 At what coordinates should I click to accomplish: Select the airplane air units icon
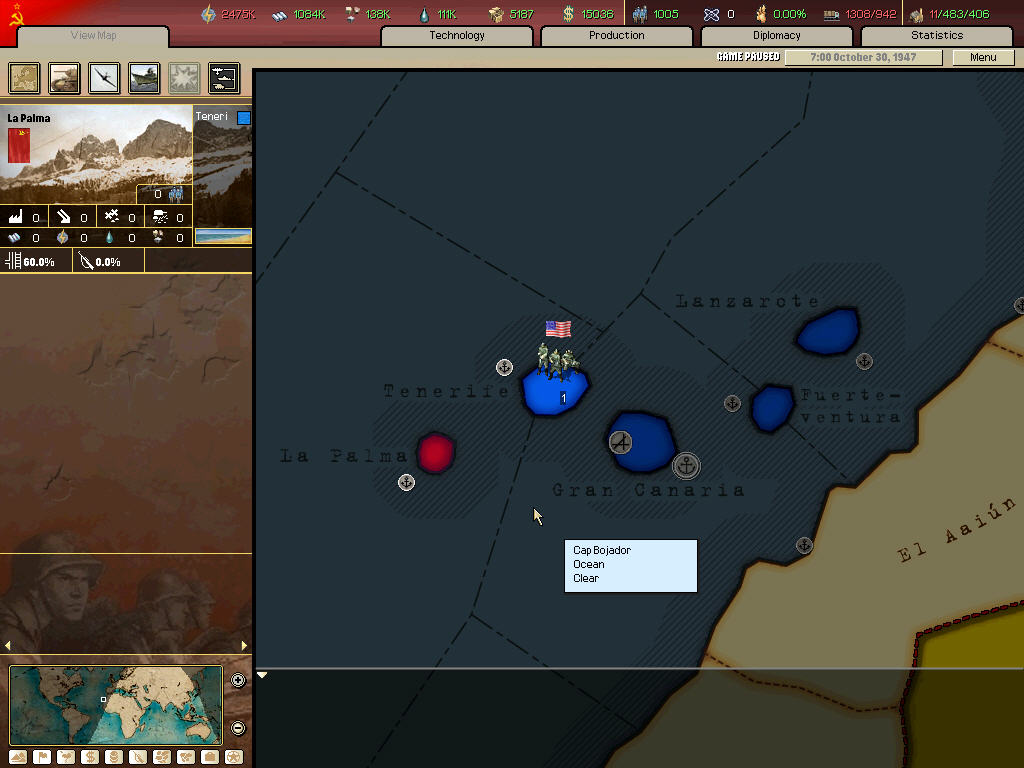click(x=105, y=78)
